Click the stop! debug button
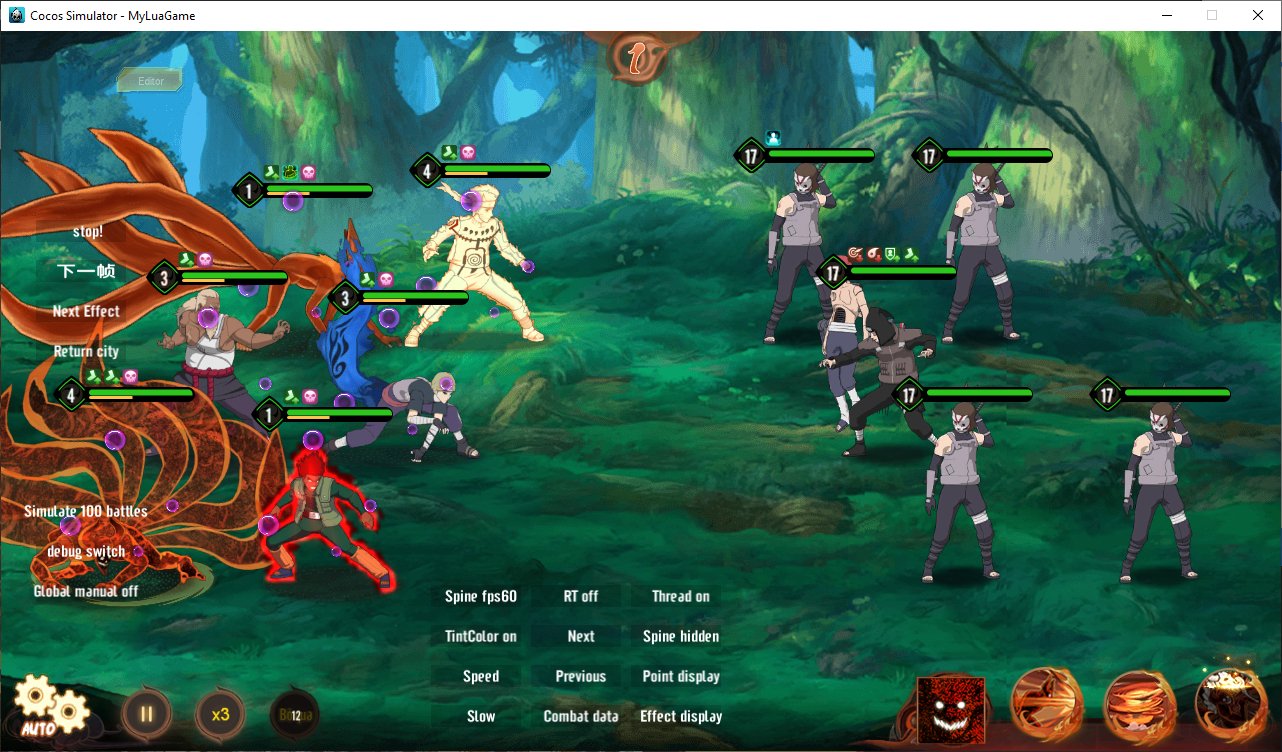This screenshot has width=1282, height=752. pos(87,231)
